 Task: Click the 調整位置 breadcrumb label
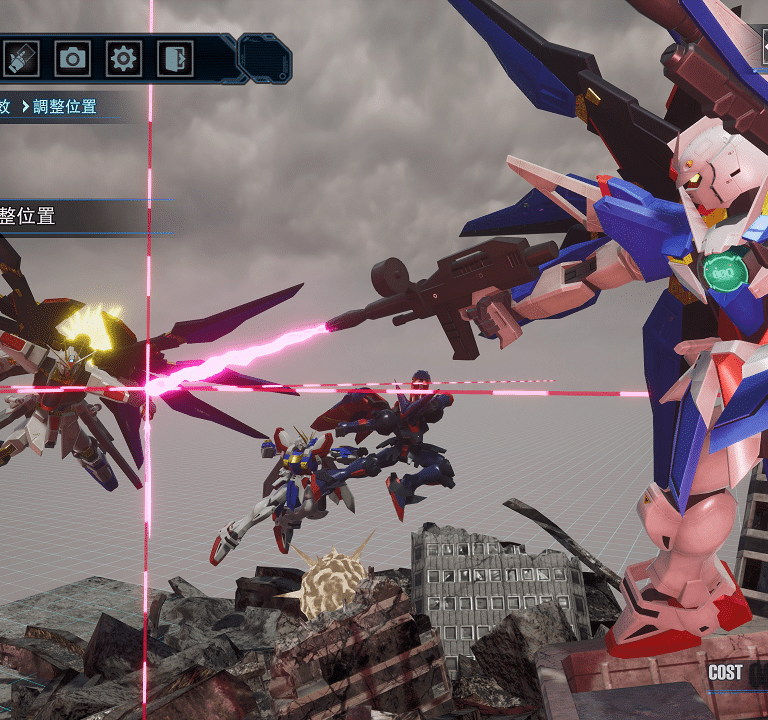(x=65, y=106)
